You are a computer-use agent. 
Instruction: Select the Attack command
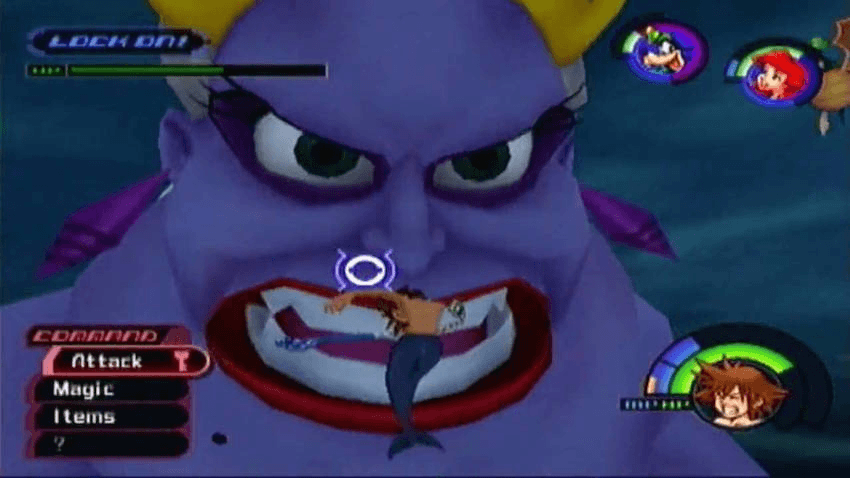(x=112, y=361)
